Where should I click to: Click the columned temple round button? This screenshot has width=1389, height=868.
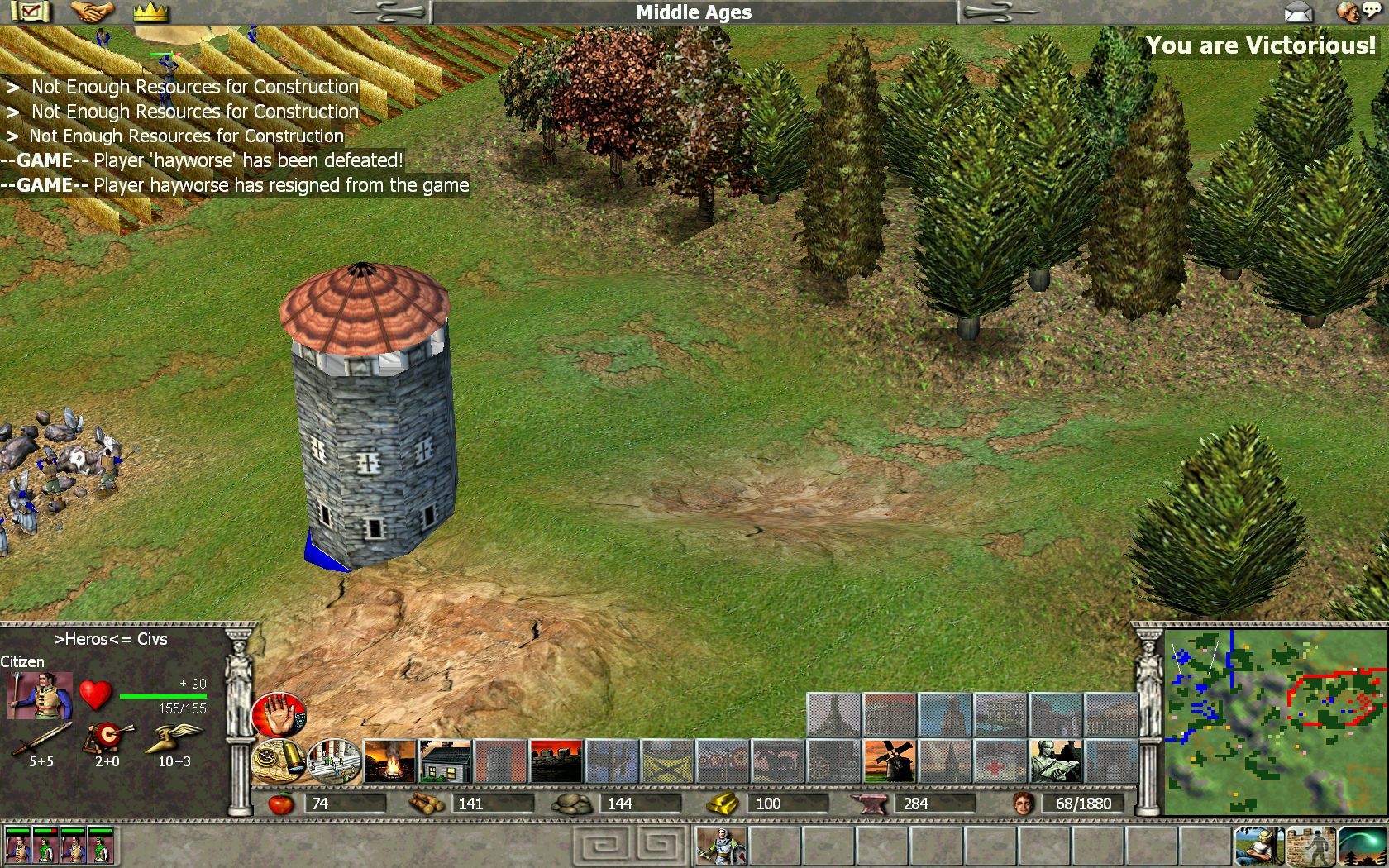[x=334, y=761]
